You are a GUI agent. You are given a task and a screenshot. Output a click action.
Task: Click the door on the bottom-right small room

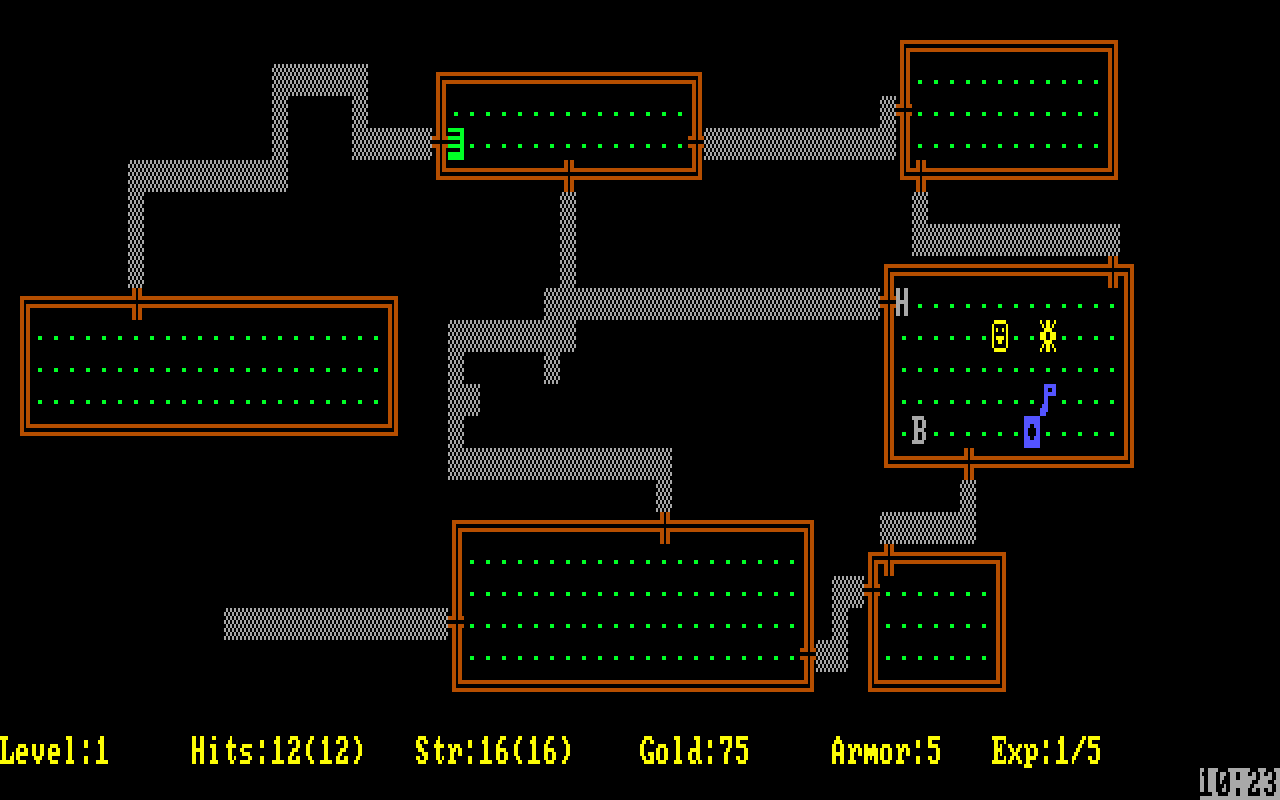coord(873,590)
